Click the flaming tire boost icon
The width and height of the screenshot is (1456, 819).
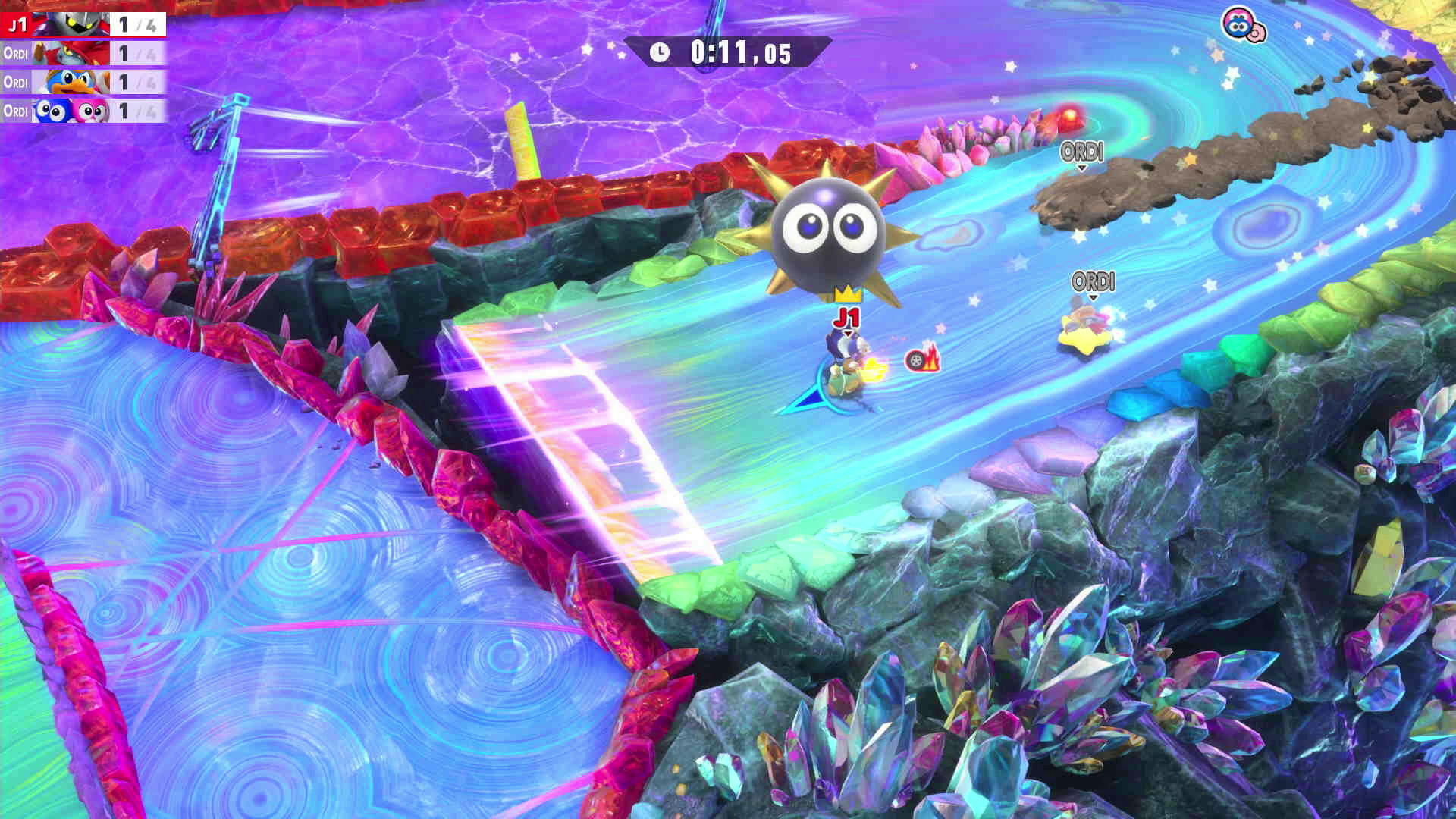922,359
